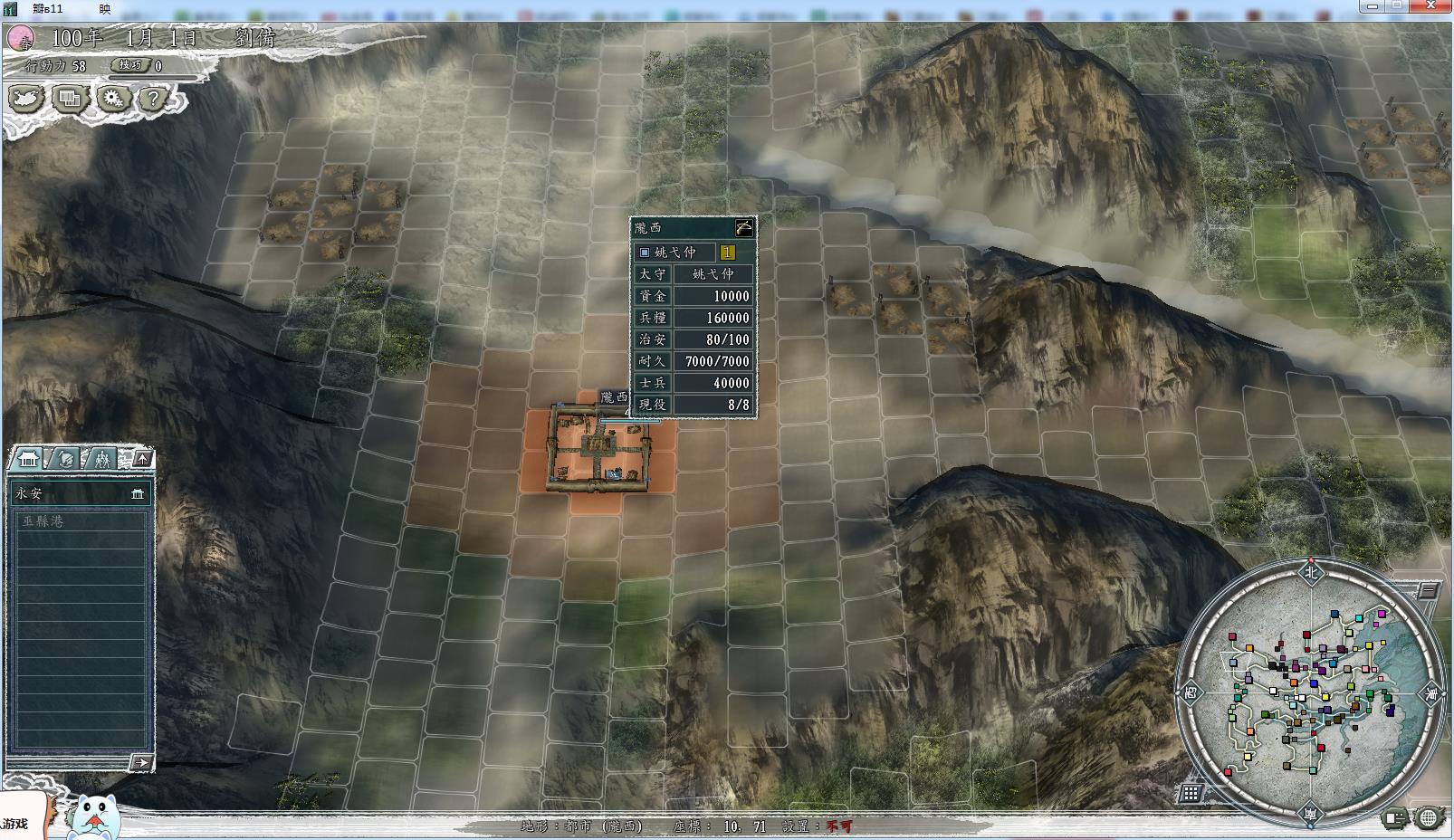
Task: Click the 技巧 technique points button
Action: pos(130,65)
